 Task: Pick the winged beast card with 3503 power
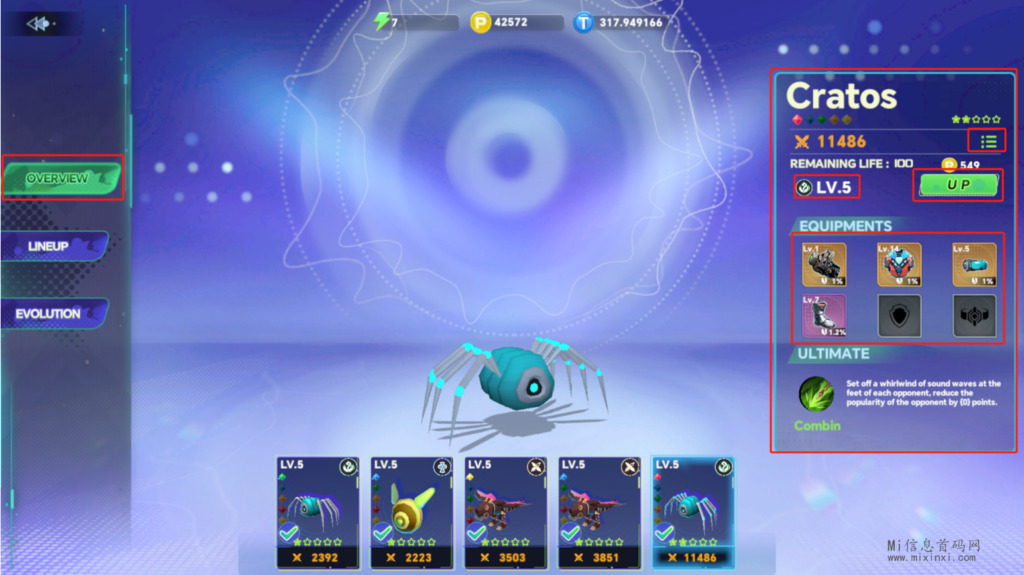(x=505, y=510)
